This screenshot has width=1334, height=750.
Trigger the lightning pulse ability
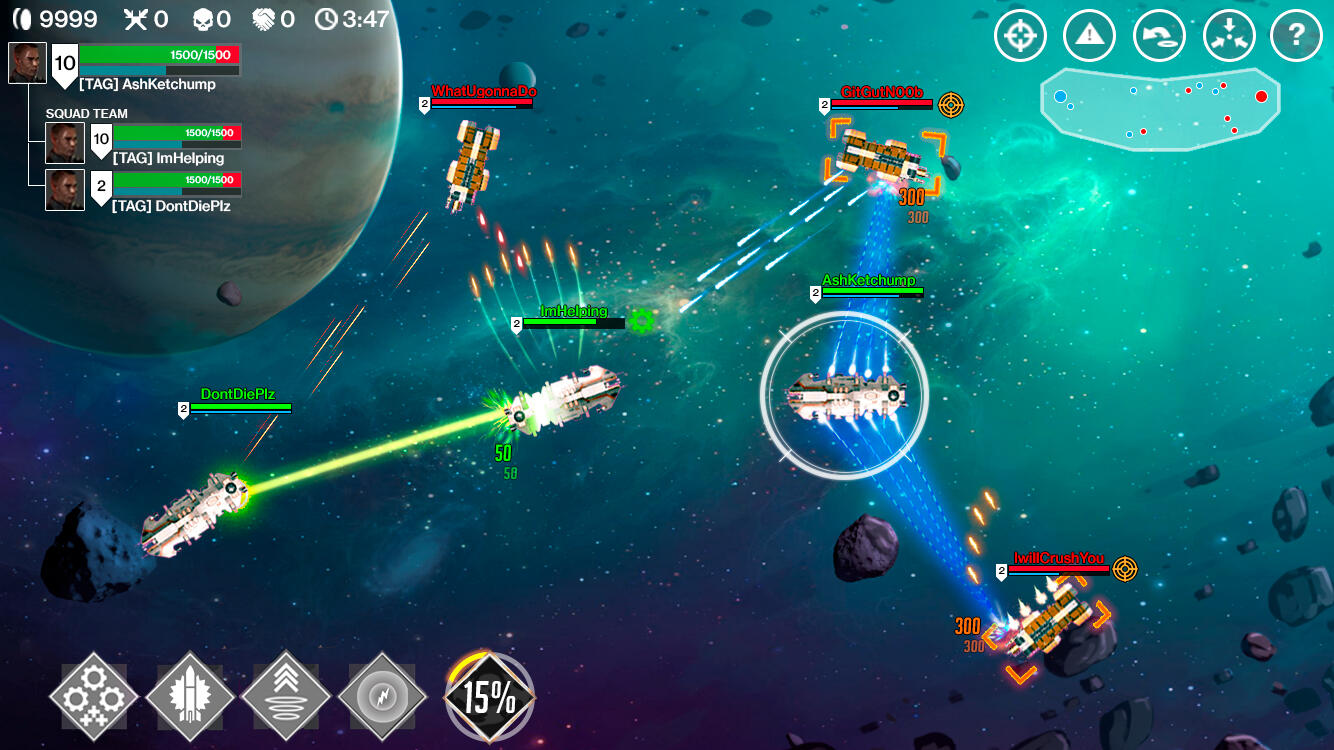[381, 695]
